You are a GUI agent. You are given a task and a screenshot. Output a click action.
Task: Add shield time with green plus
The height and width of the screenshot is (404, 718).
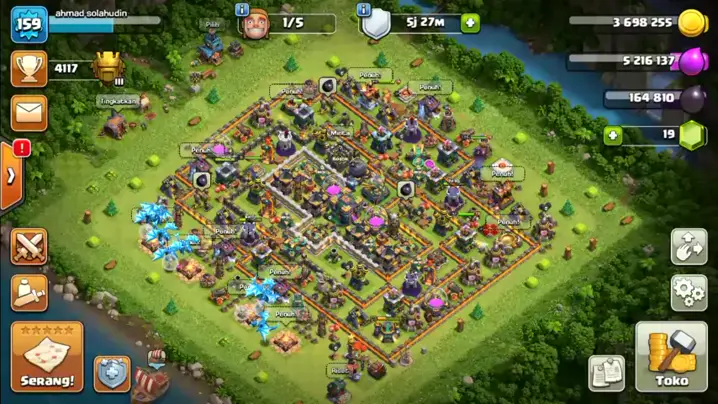pos(470,23)
